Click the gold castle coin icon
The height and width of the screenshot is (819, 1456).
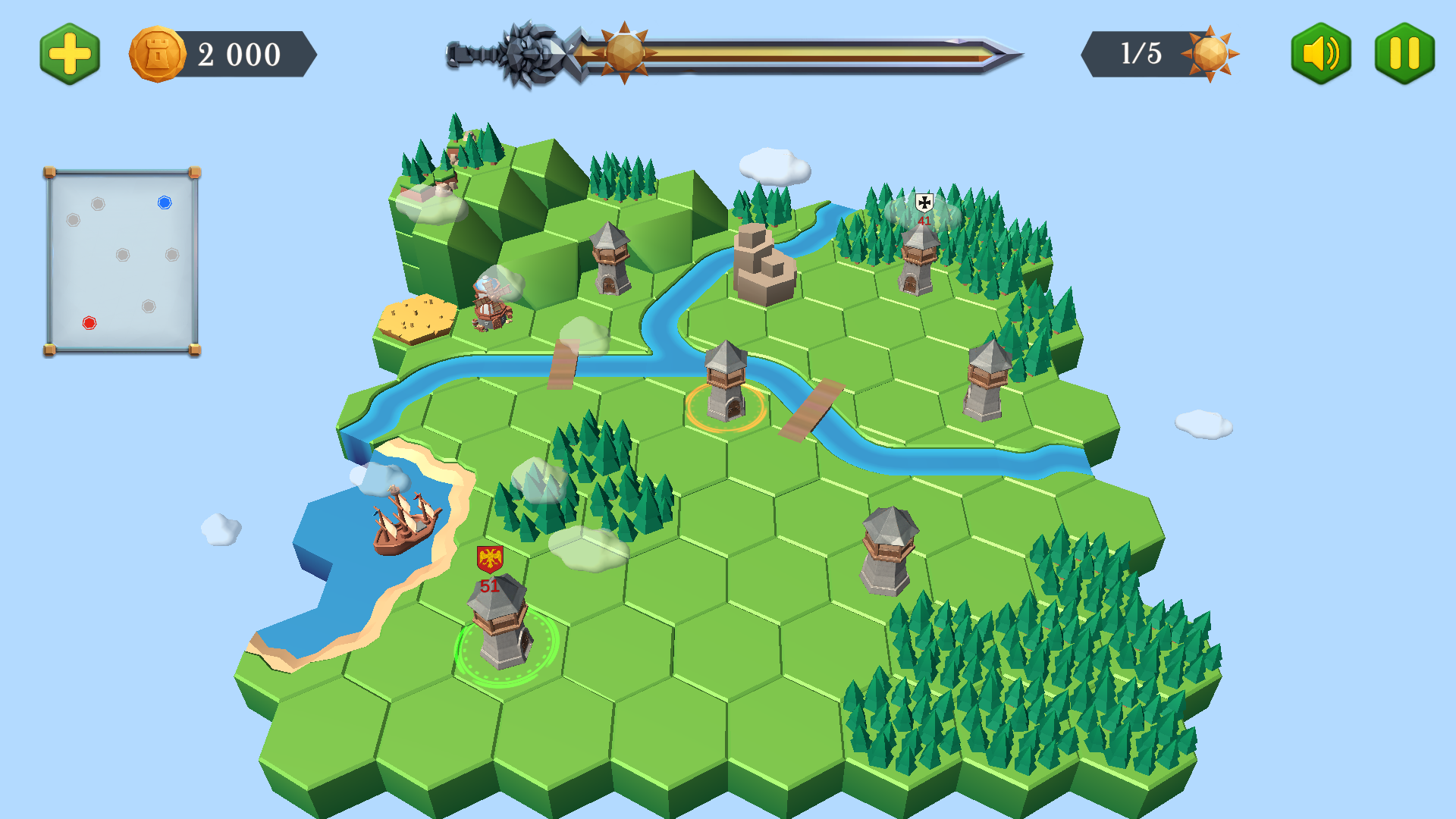[x=158, y=55]
